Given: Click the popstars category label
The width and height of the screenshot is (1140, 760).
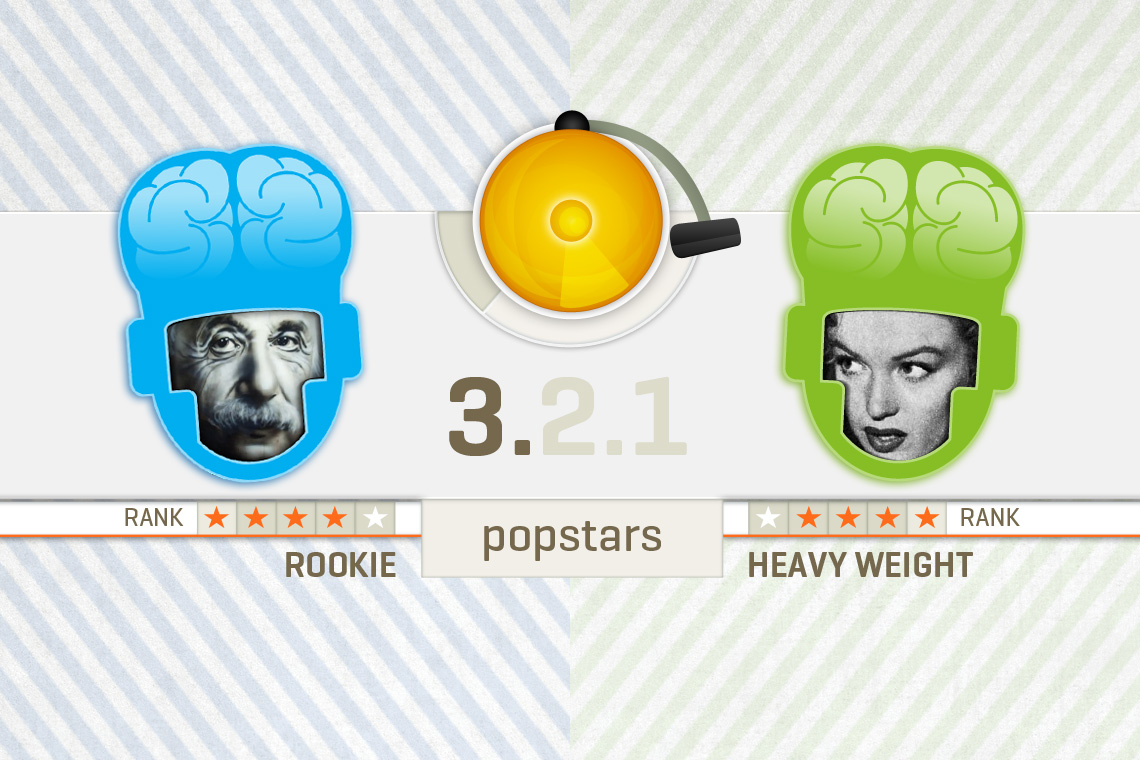Looking at the screenshot, I should (572, 538).
